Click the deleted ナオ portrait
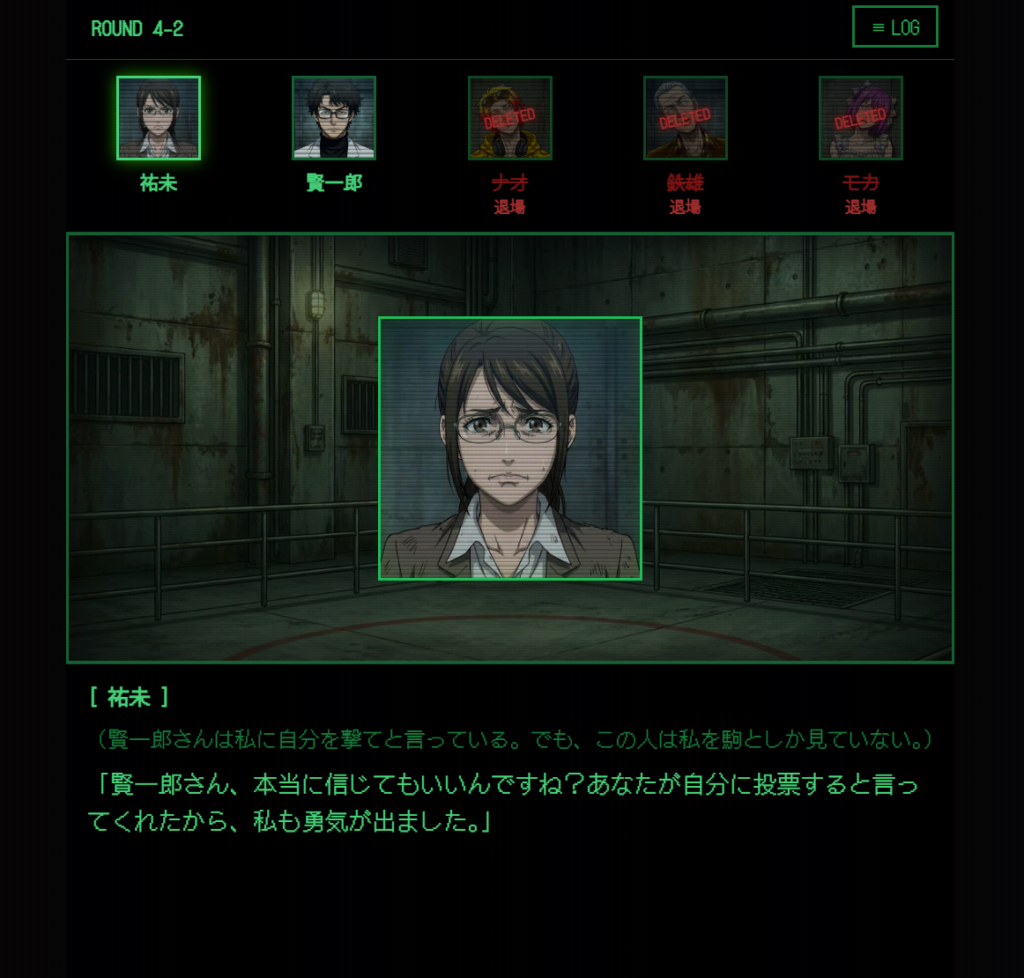This screenshot has height=978, width=1024. 510,118
